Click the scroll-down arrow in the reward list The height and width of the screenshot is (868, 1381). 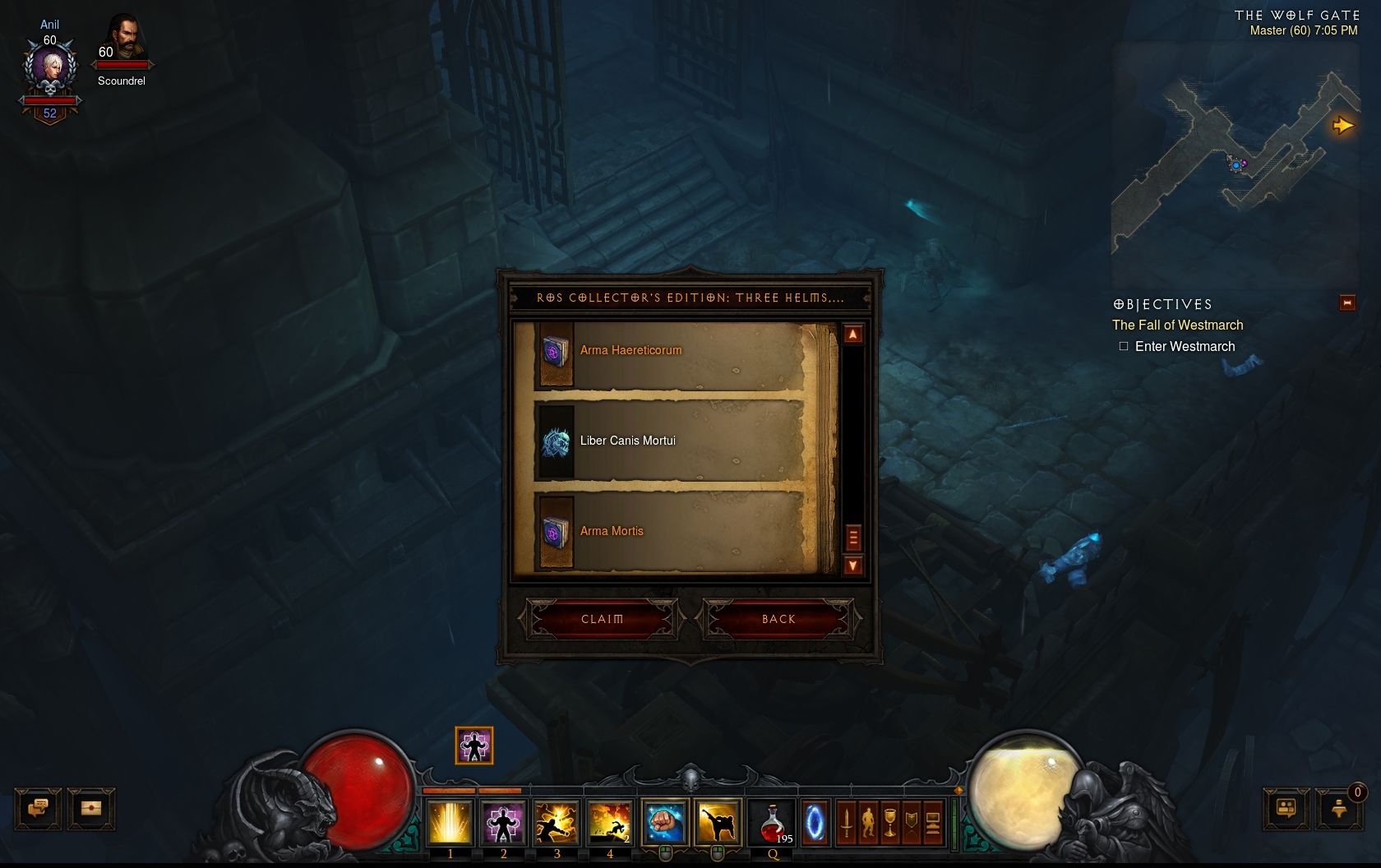pyautogui.click(x=854, y=565)
